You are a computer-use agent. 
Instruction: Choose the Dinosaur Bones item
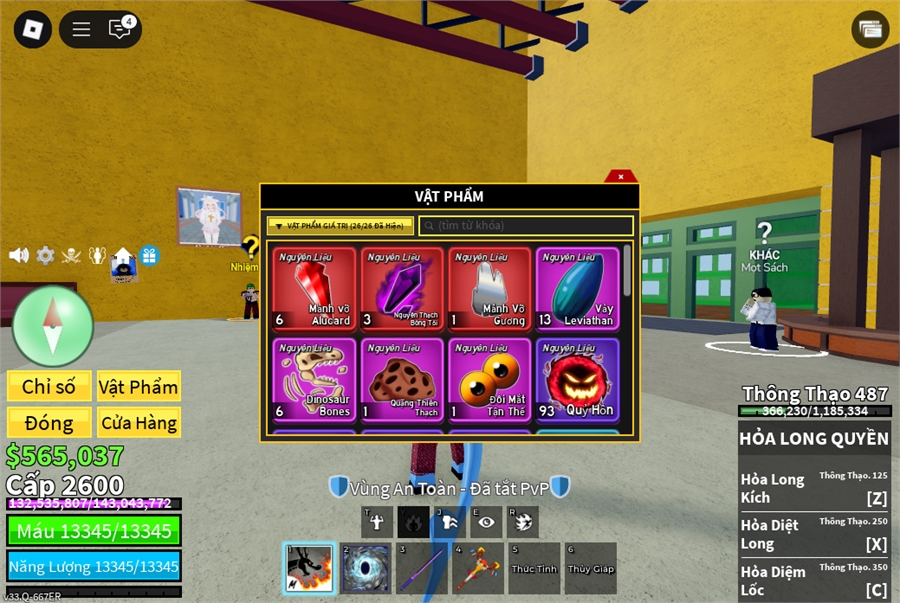coord(314,380)
